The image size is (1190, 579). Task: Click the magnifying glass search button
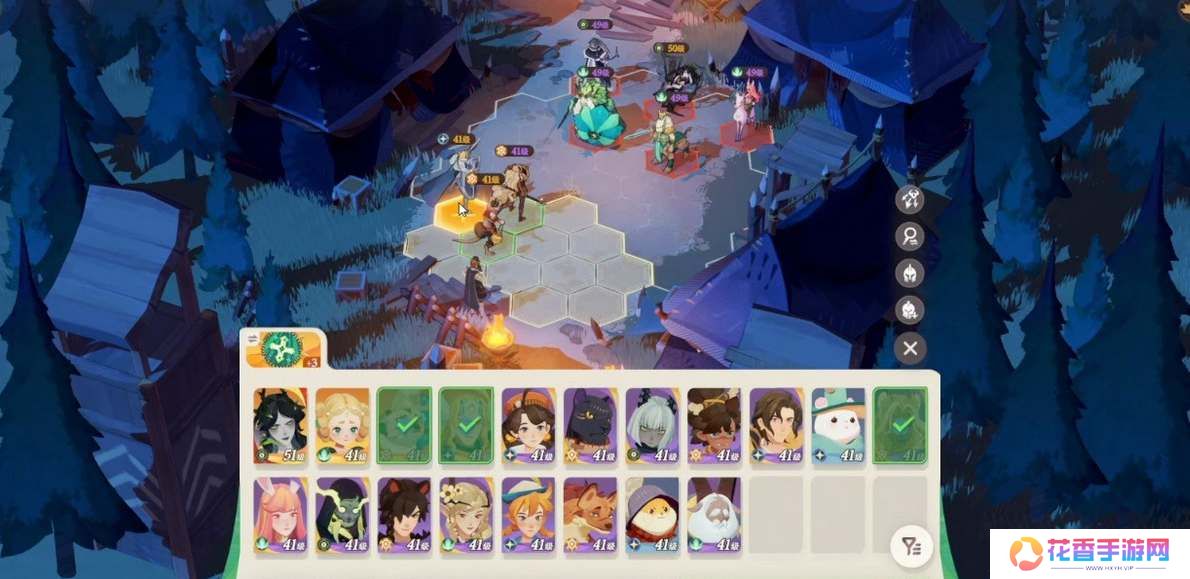pos(910,236)
